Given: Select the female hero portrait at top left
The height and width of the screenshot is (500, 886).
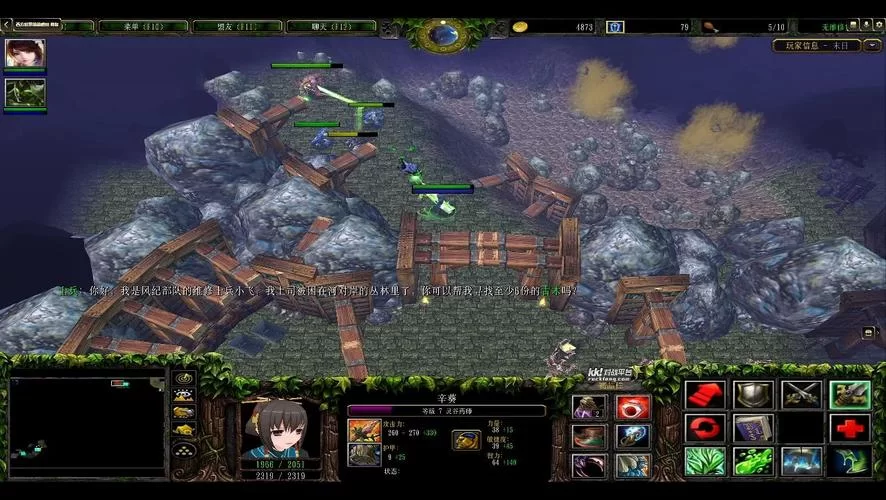Looking at the screenshot, I should [x=24, y=54].
